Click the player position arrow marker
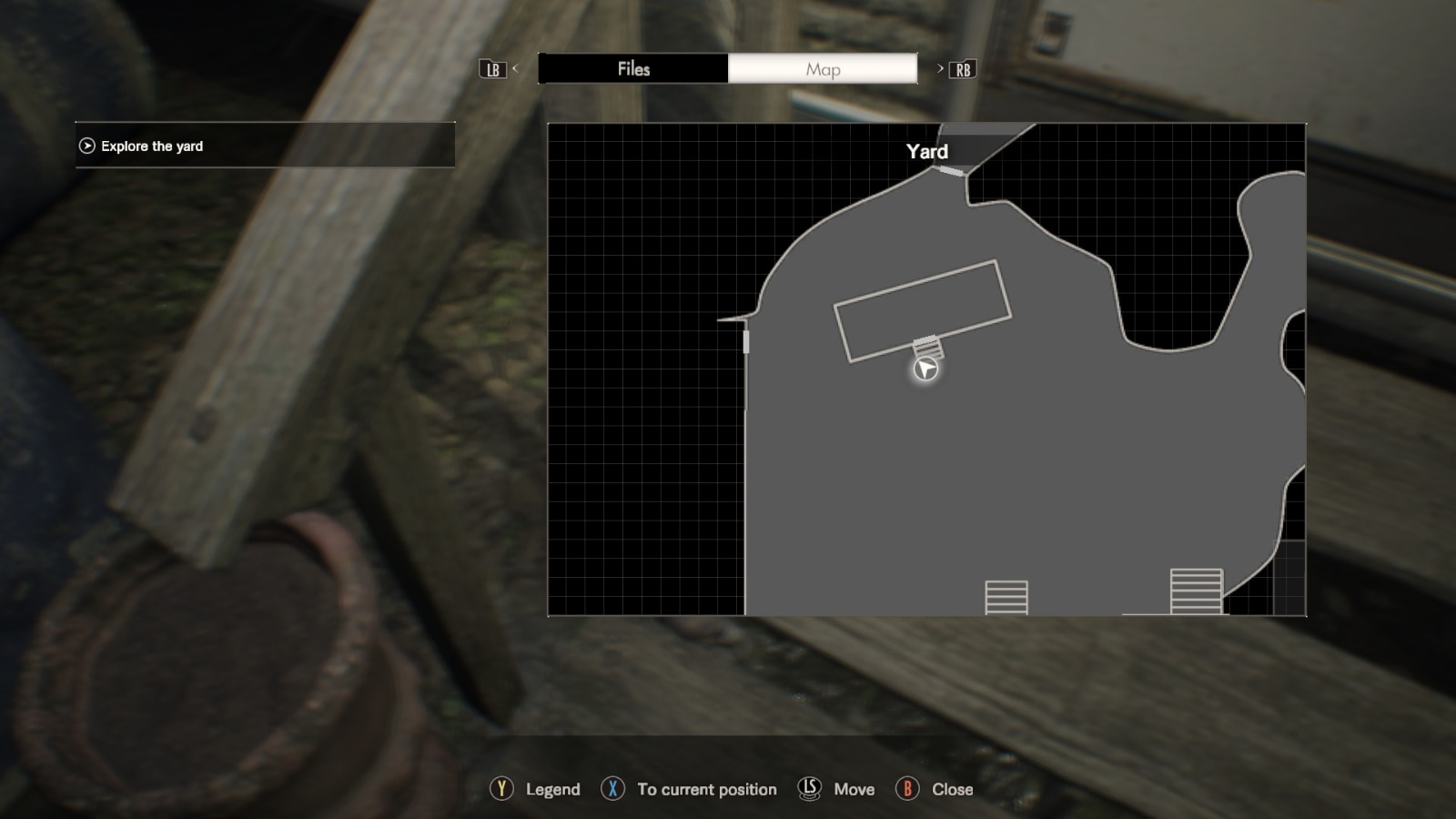 point(925,370)
